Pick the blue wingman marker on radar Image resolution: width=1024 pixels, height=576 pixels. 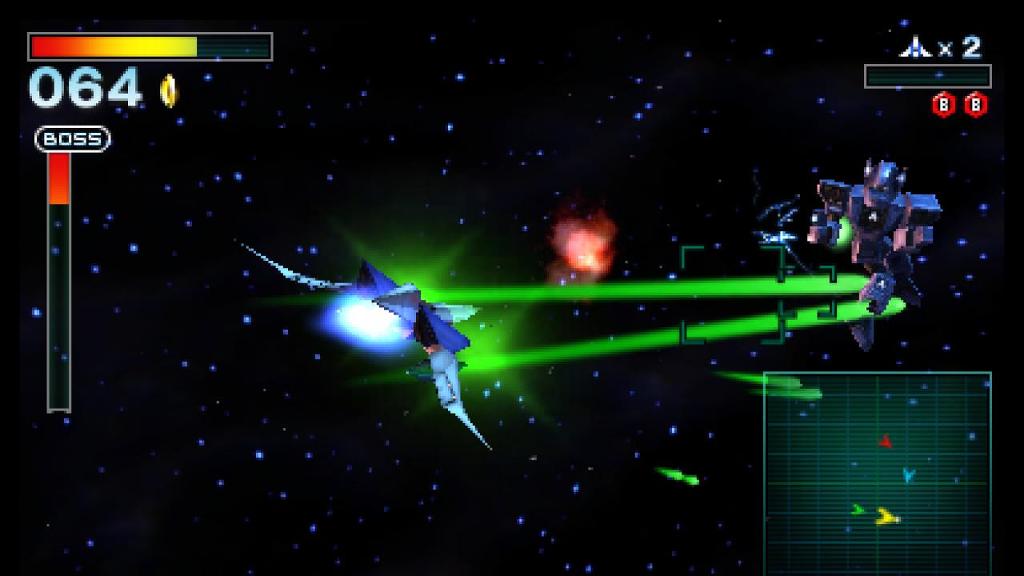click(x=908, y=475)
